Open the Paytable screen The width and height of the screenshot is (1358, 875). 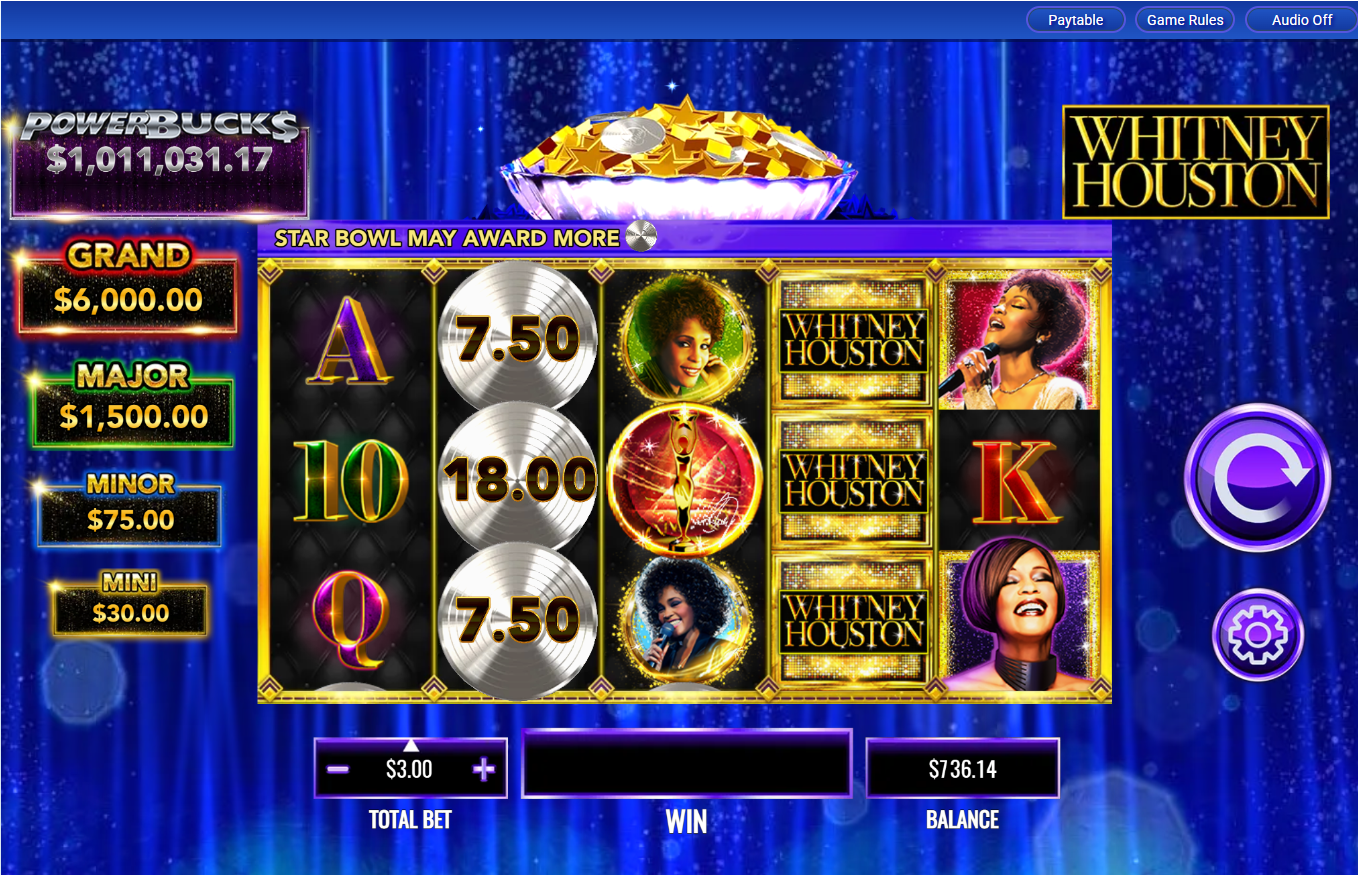tap(1075, 19)
